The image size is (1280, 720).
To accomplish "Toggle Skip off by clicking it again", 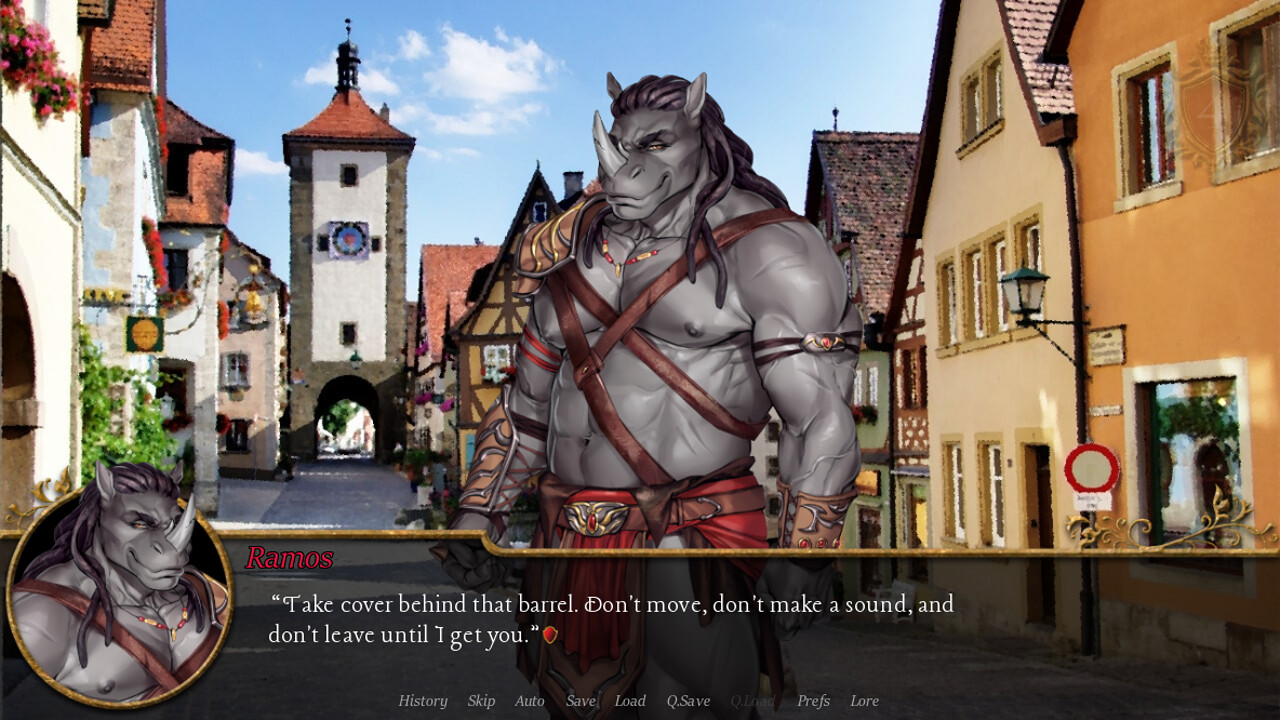I will coord(481,701).
